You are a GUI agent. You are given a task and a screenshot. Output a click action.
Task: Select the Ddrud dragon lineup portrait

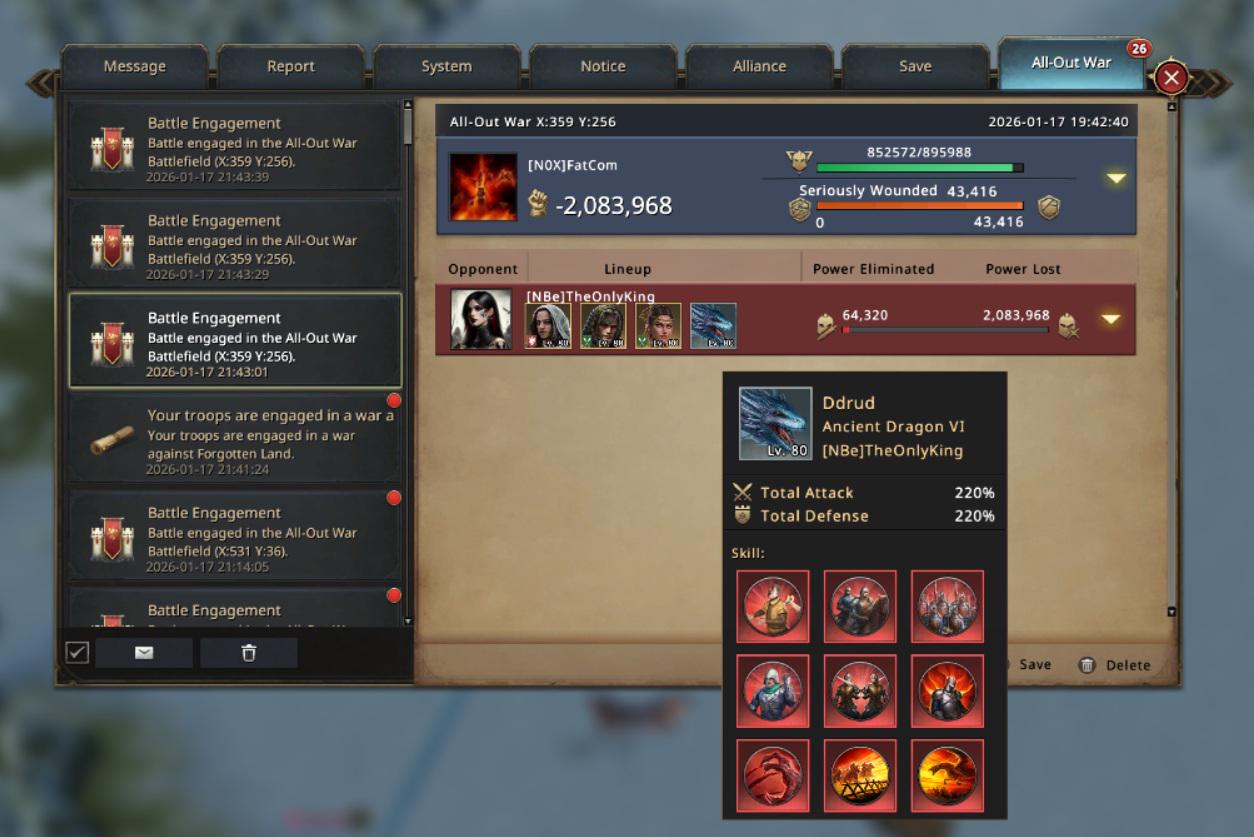point(713,326)
